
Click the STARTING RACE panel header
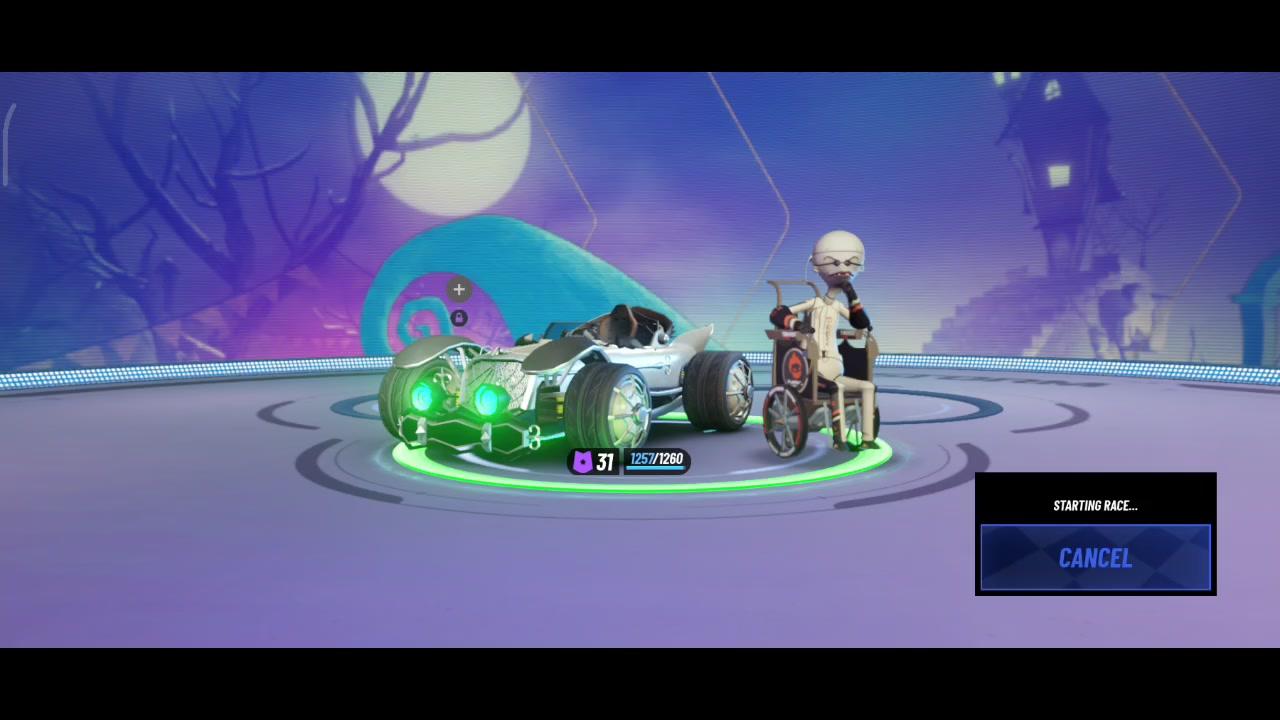click(1095, 505)
